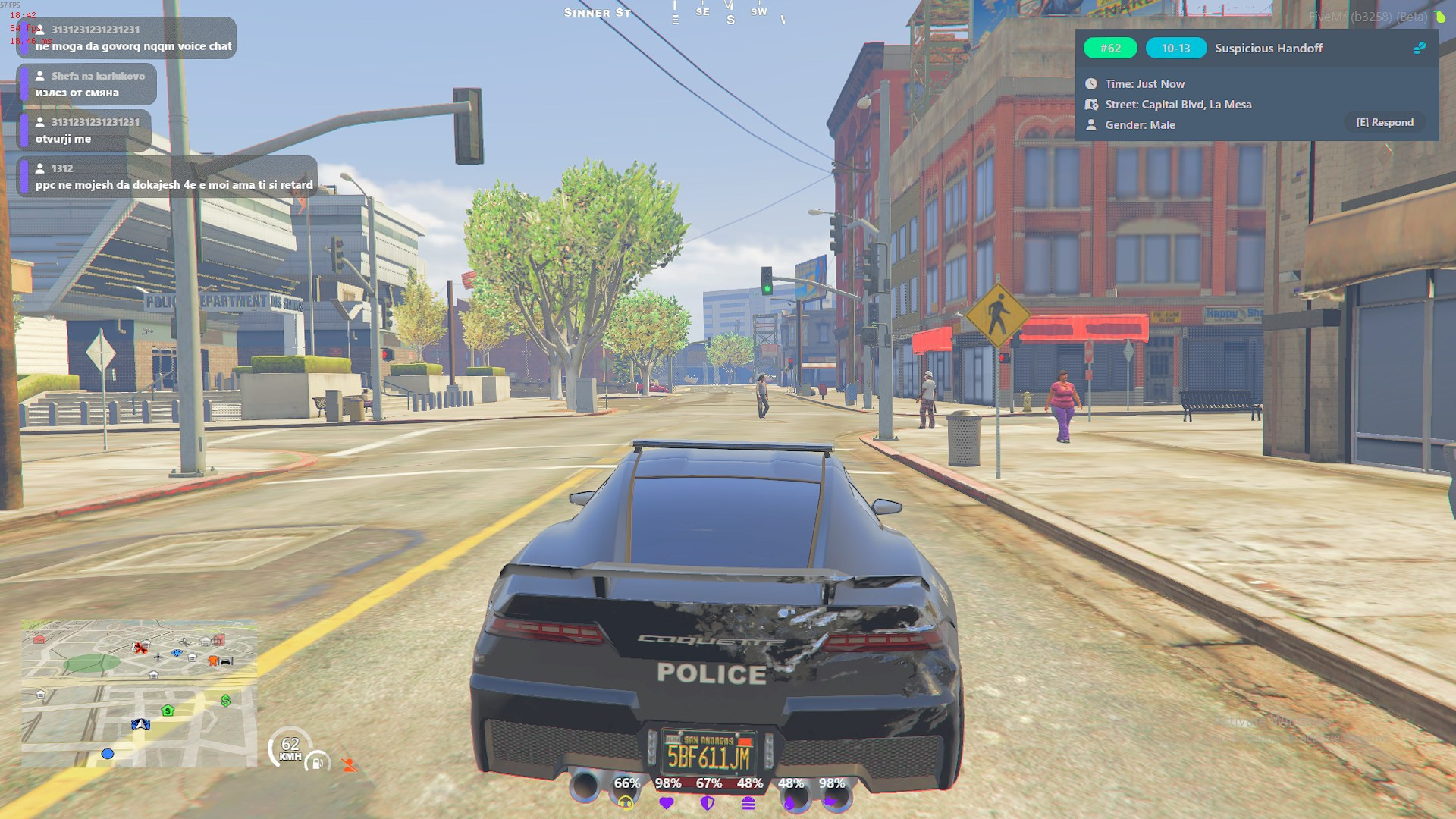Click the yellow headset voice icon
The width and height of the screenshot is (1456, 819).
point(626,802)
